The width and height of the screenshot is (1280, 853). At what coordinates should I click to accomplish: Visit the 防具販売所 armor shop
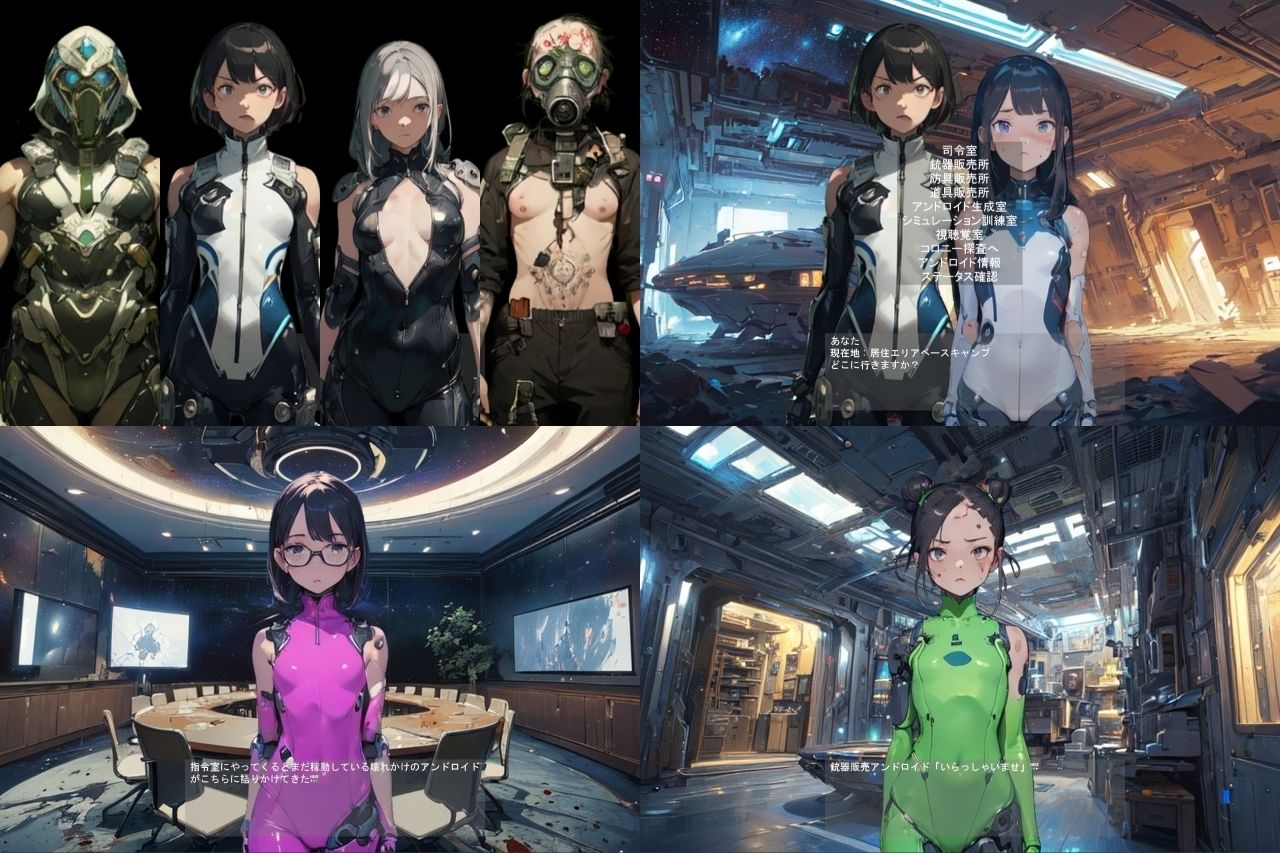[958, 178]
